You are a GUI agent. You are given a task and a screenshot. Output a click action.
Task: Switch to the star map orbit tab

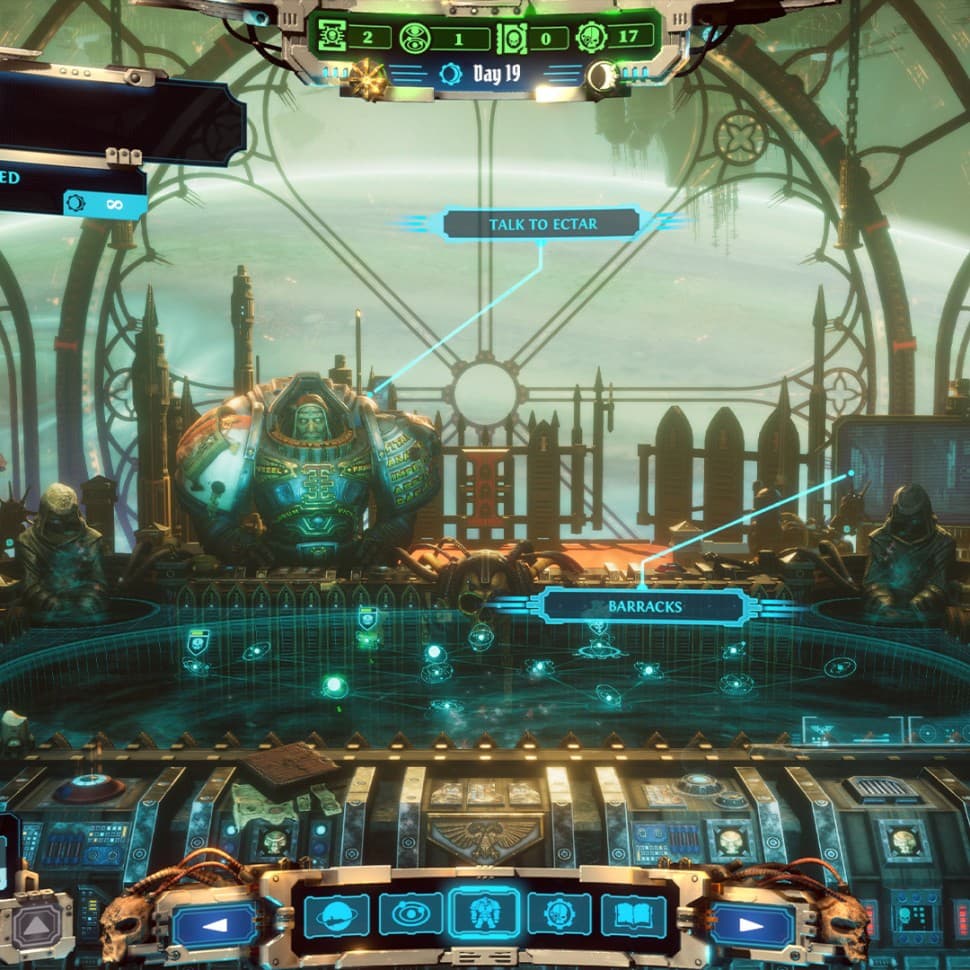[x=410, y=914]
